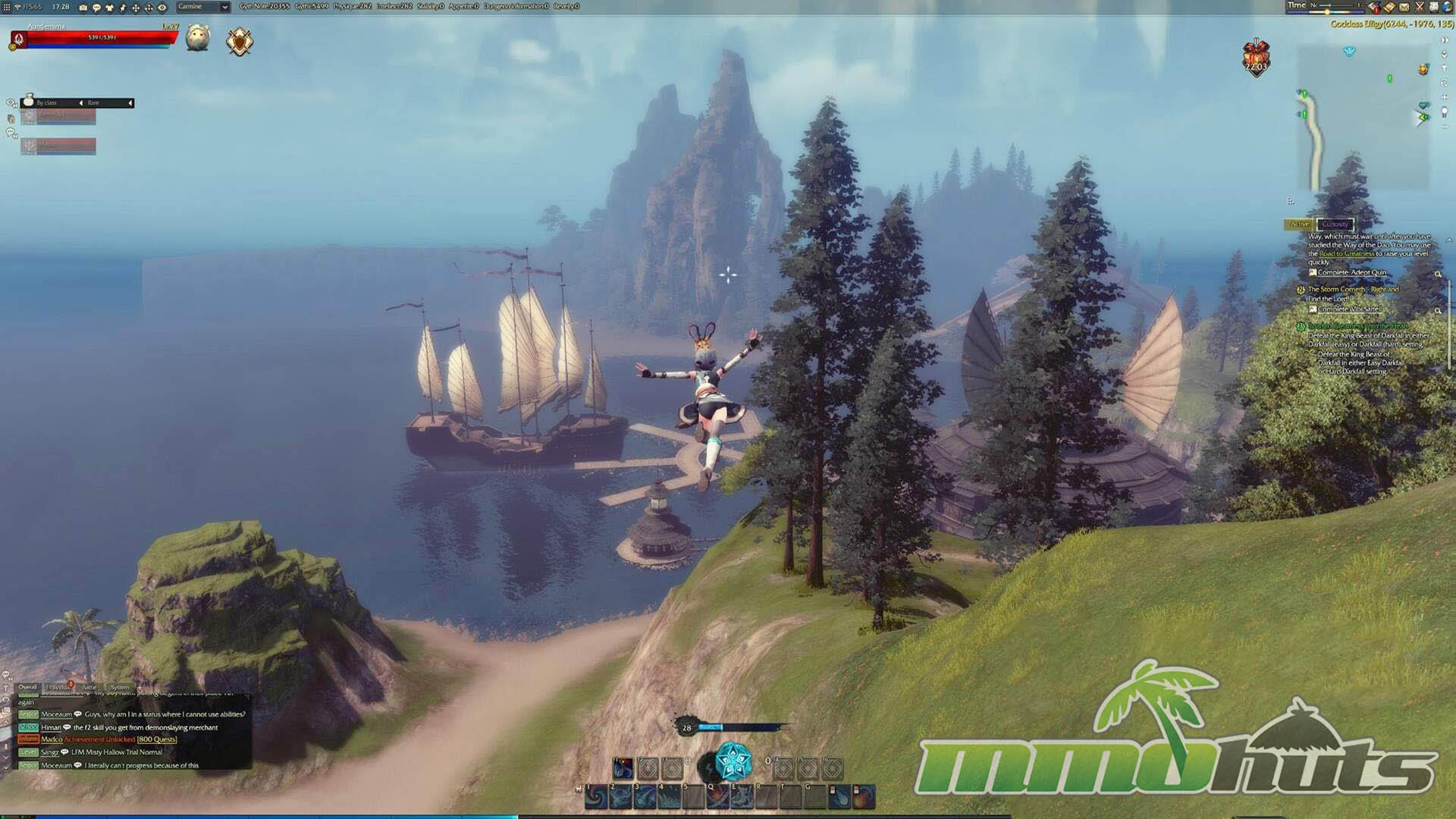The height and width of the screenshot is (819, 1456).
Task: Open the 800 Quests achievement link in chat
Action: [x=157, y=739]
